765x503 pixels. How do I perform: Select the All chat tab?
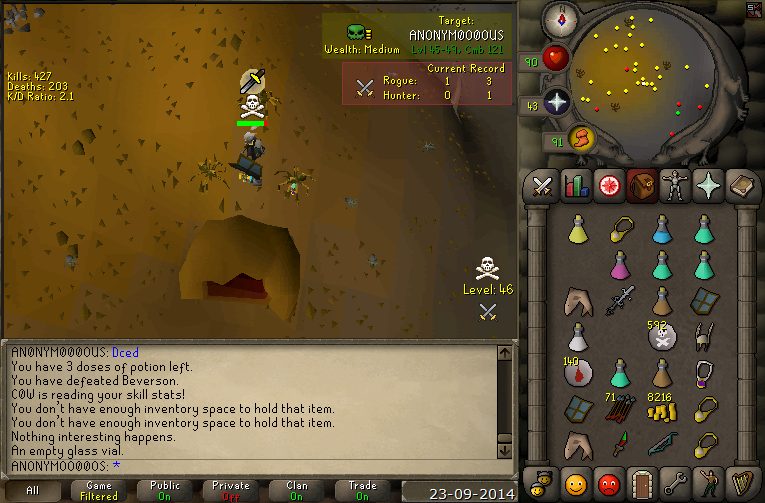pos(33,491)
